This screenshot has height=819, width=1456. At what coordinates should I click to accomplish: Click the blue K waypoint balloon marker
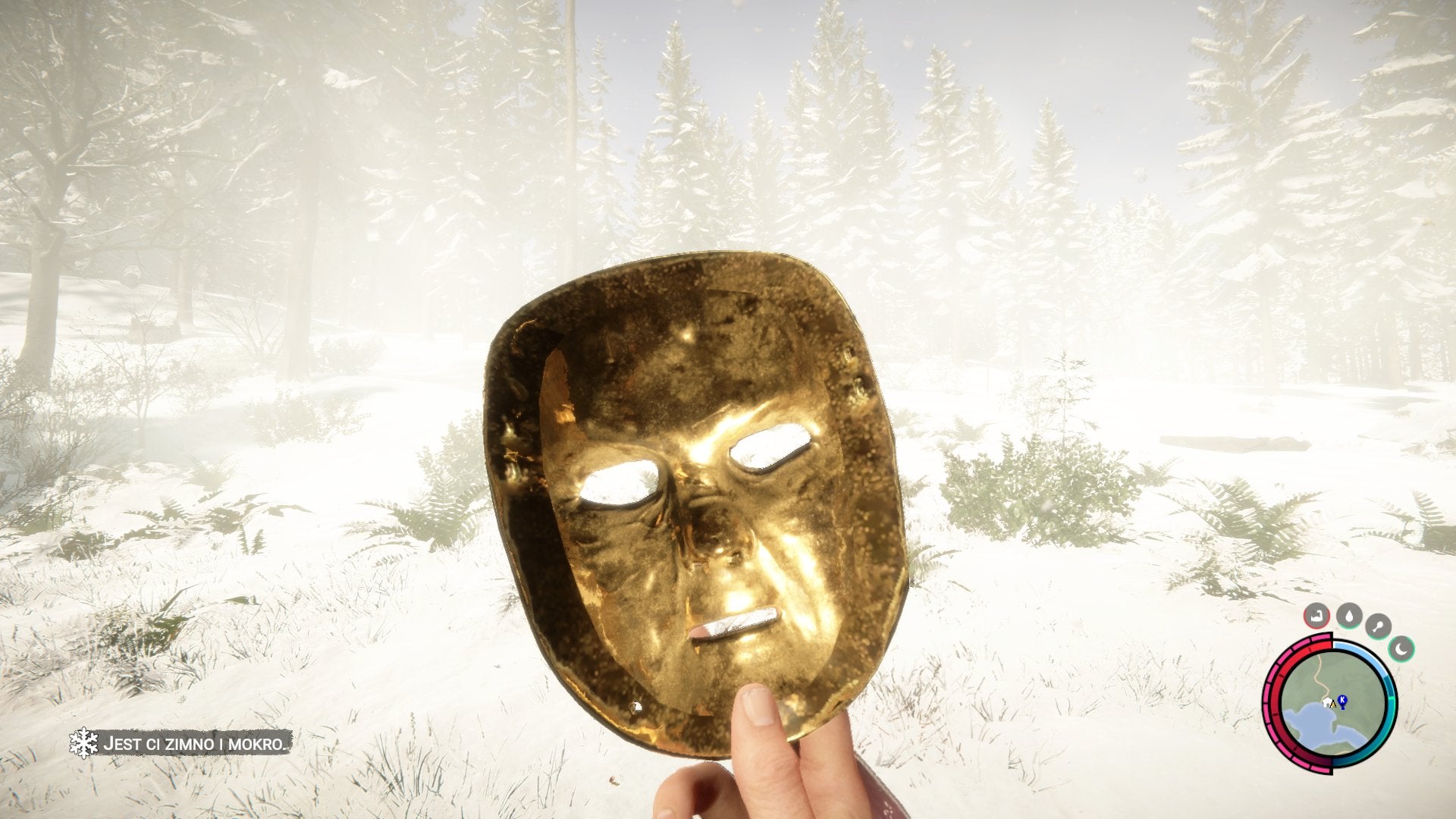coord(1342,699)
